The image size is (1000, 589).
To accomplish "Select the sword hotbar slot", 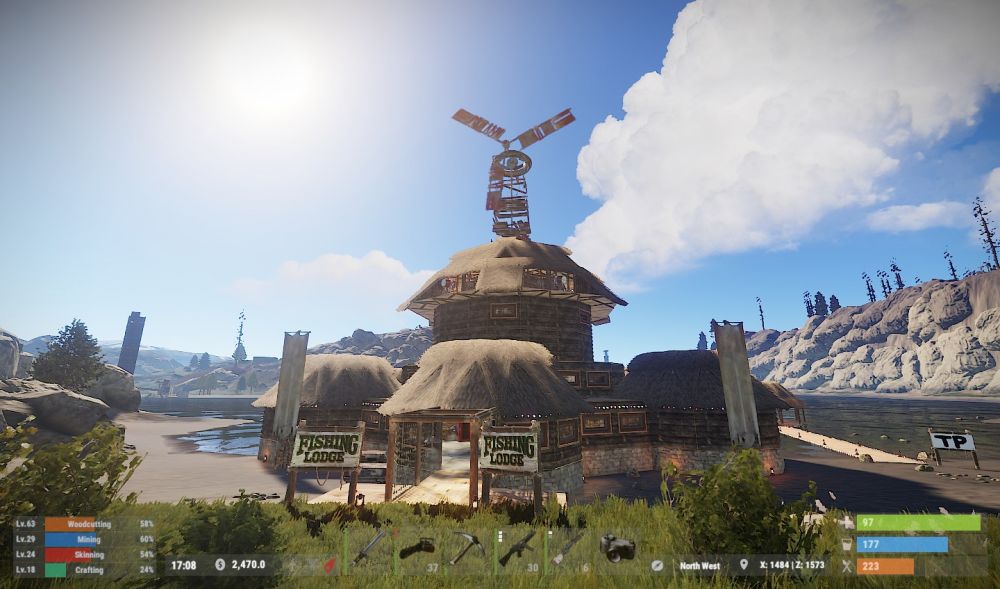I will point(369,547).
